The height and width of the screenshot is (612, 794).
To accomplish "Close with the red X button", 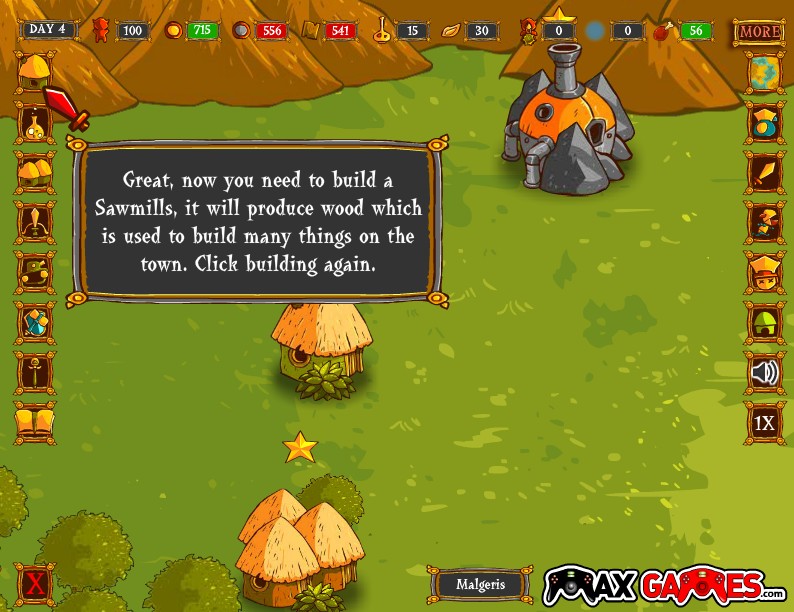I will coord(35,583).
